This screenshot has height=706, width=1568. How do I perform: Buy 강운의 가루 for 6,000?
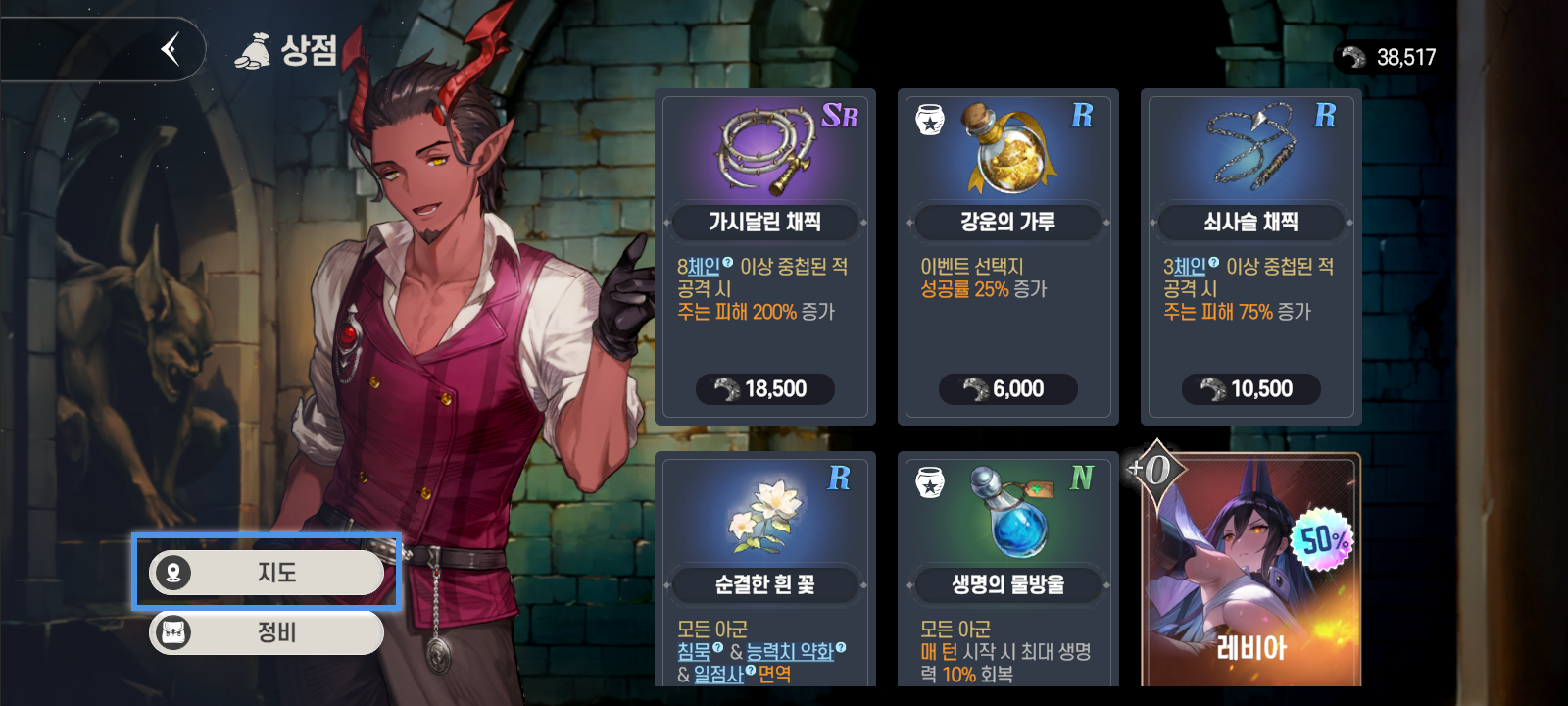pyautogui.click(x=1007, y=389)
